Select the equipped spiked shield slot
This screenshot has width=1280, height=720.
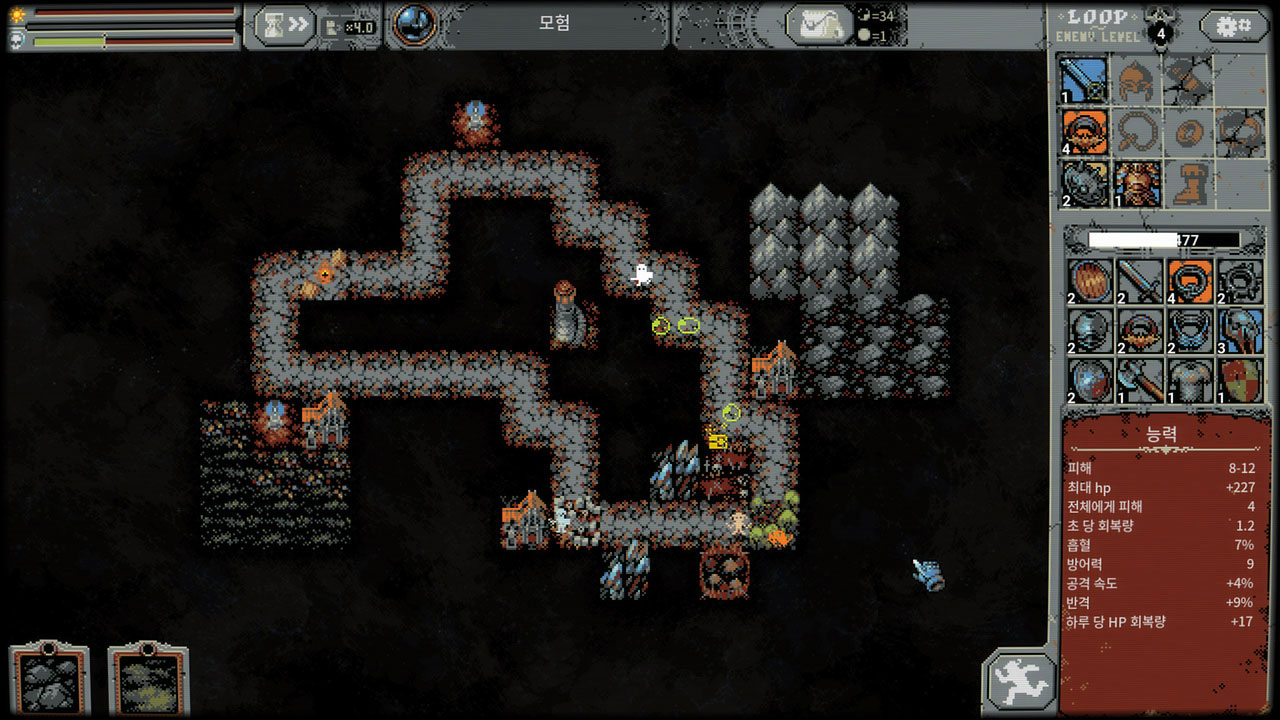(1084, 184)
